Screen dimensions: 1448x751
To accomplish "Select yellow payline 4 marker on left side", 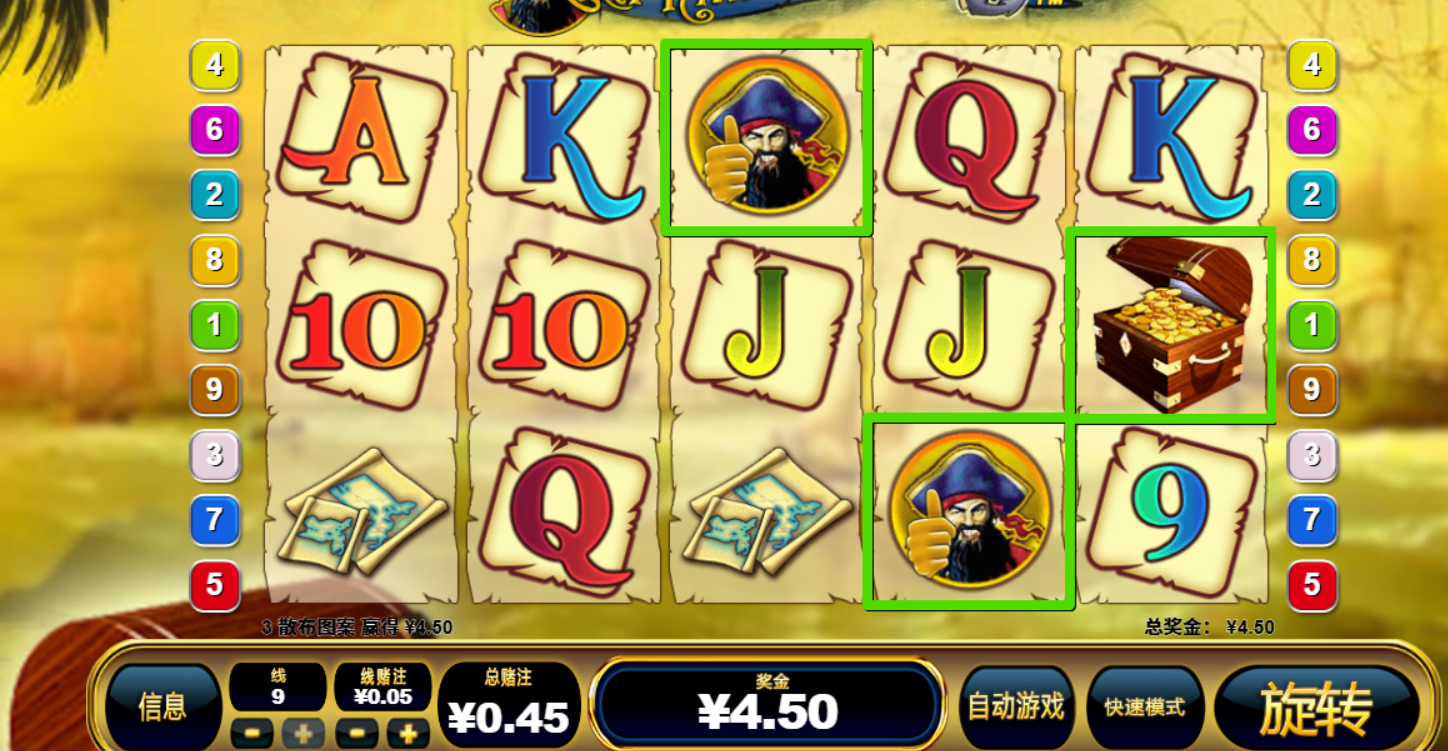I will coord(214,65).
